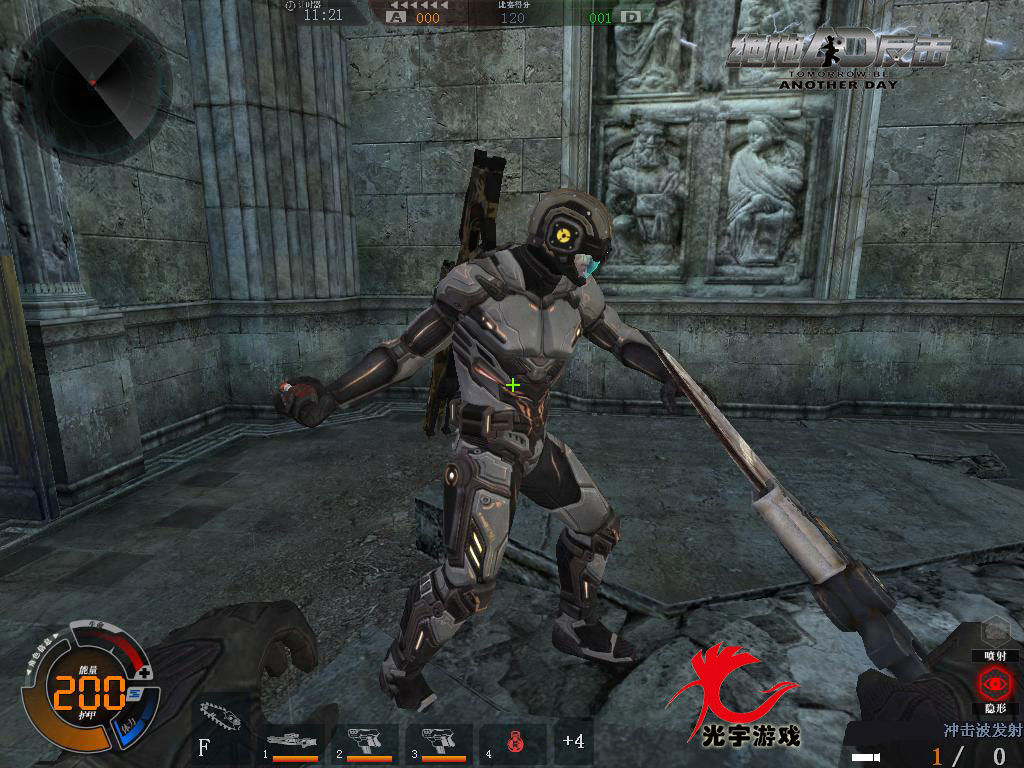Image resolution: width=1024 pixels, height=768 pixels.
Task: Activate the red eye stealth ability
Action: pos(995,685)
